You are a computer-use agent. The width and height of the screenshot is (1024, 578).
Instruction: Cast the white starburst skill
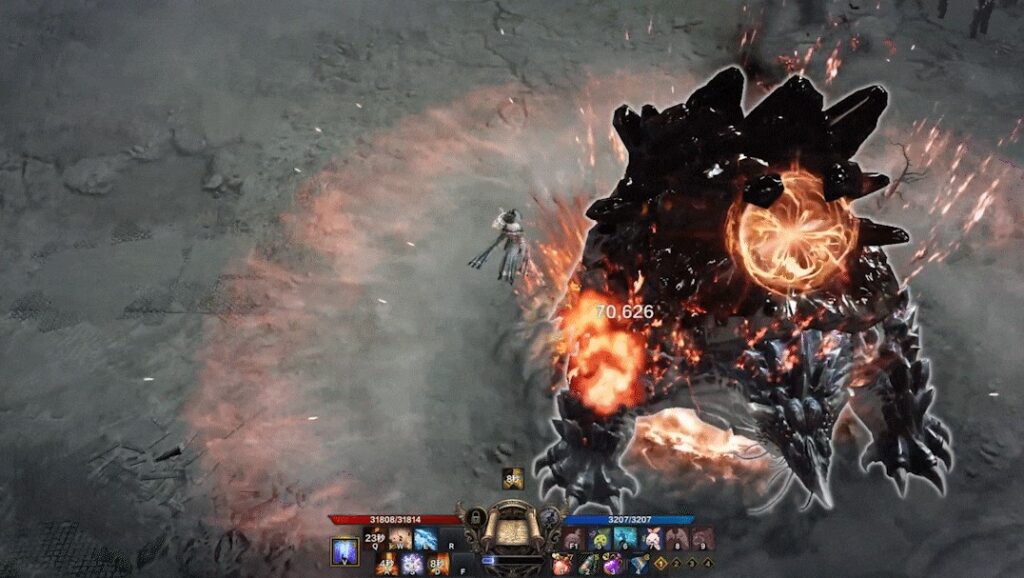click(412, 564)
